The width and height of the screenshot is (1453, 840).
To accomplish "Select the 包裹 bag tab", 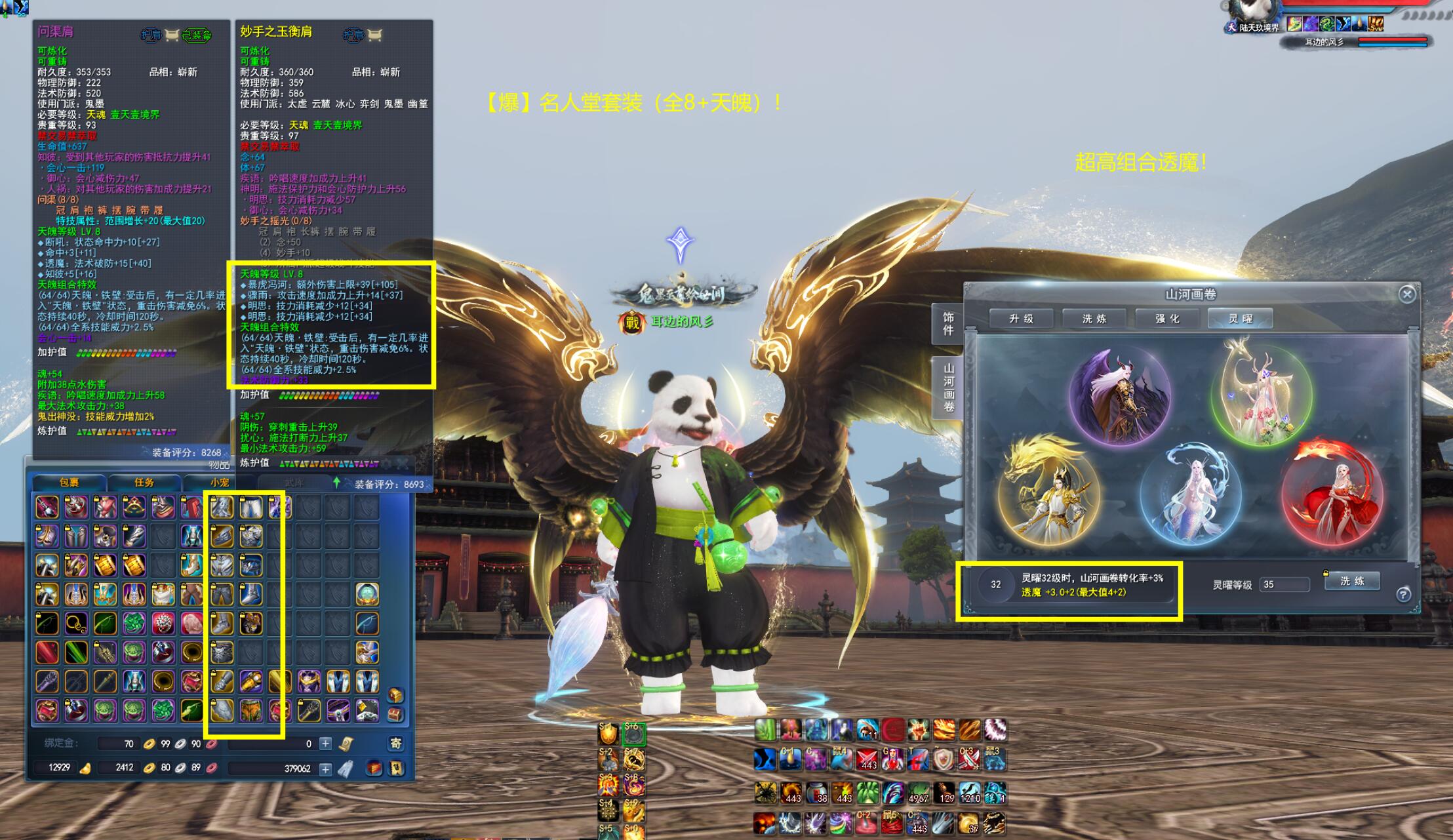I will 69,483.
